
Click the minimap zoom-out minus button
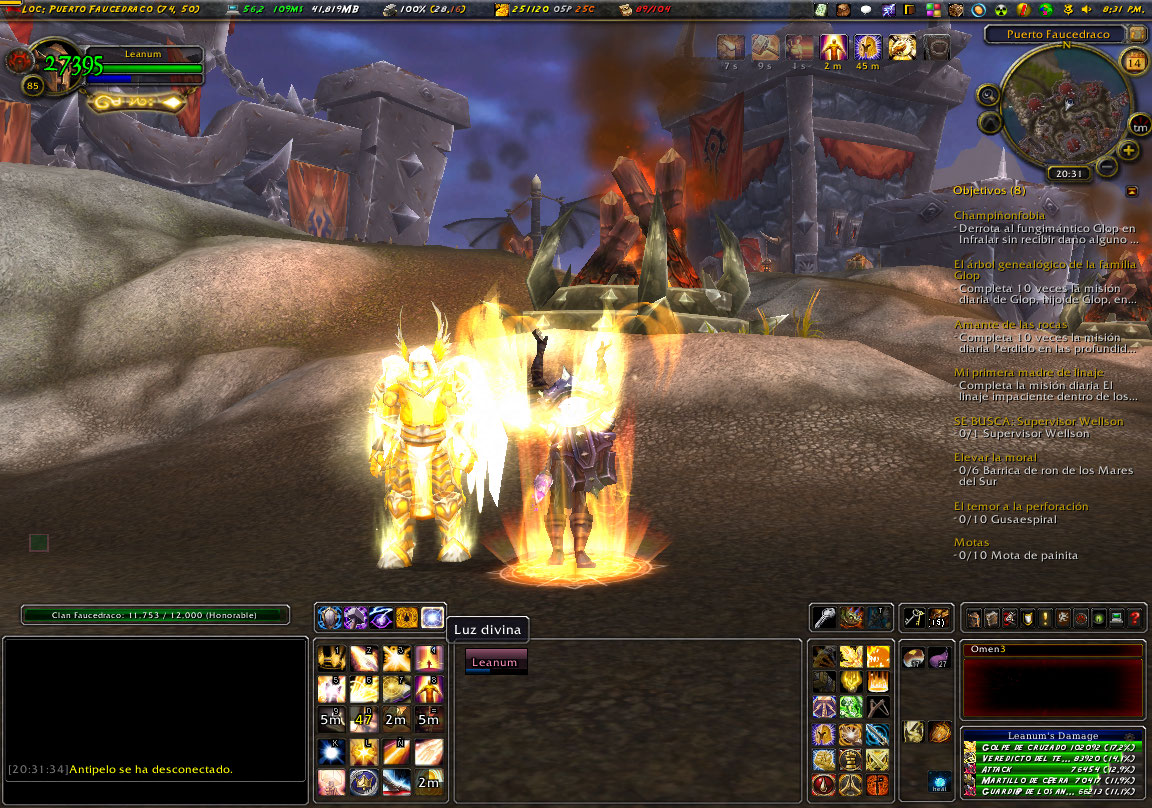1107,166
